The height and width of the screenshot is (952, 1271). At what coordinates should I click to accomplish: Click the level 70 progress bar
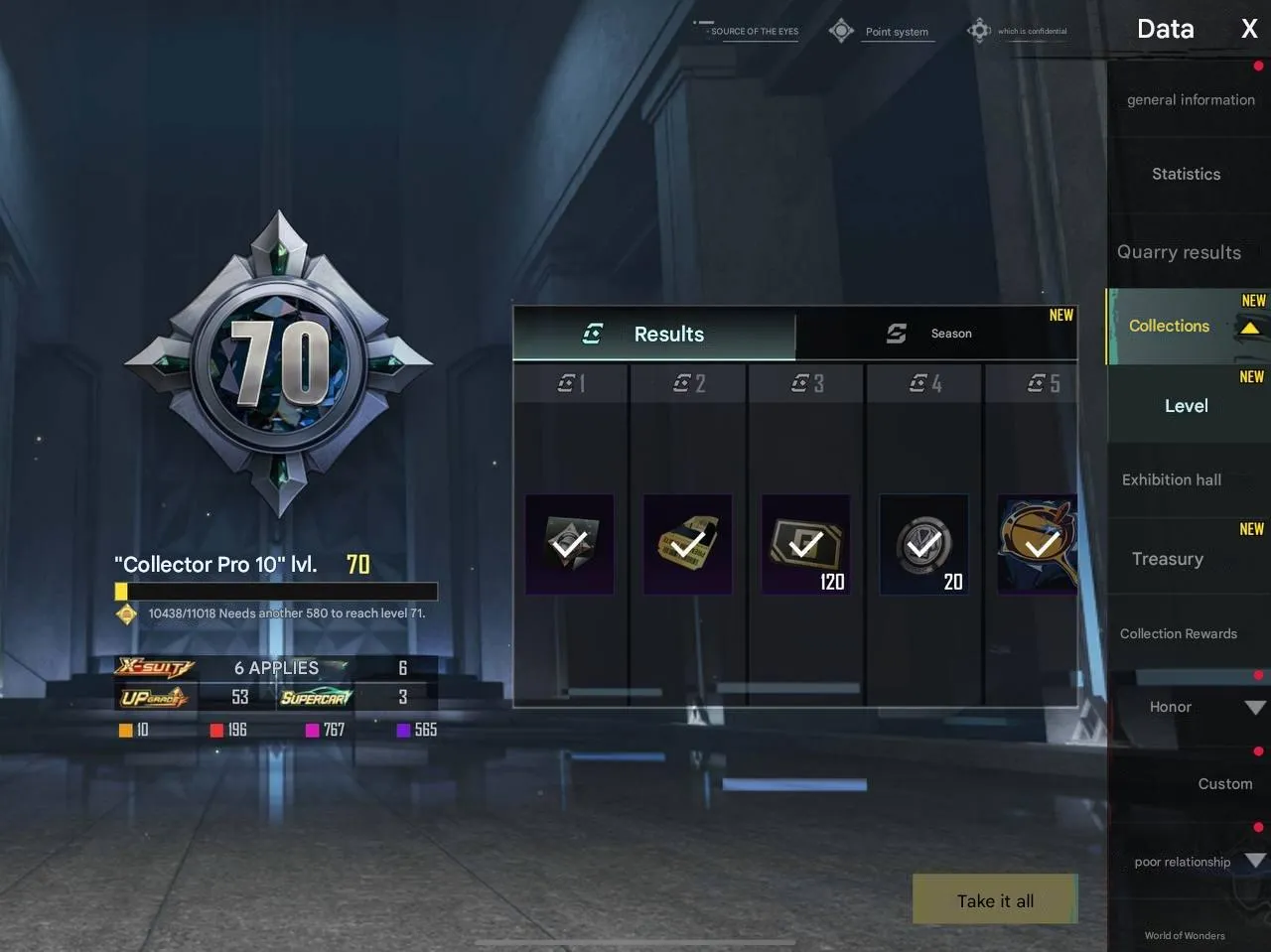276,592
